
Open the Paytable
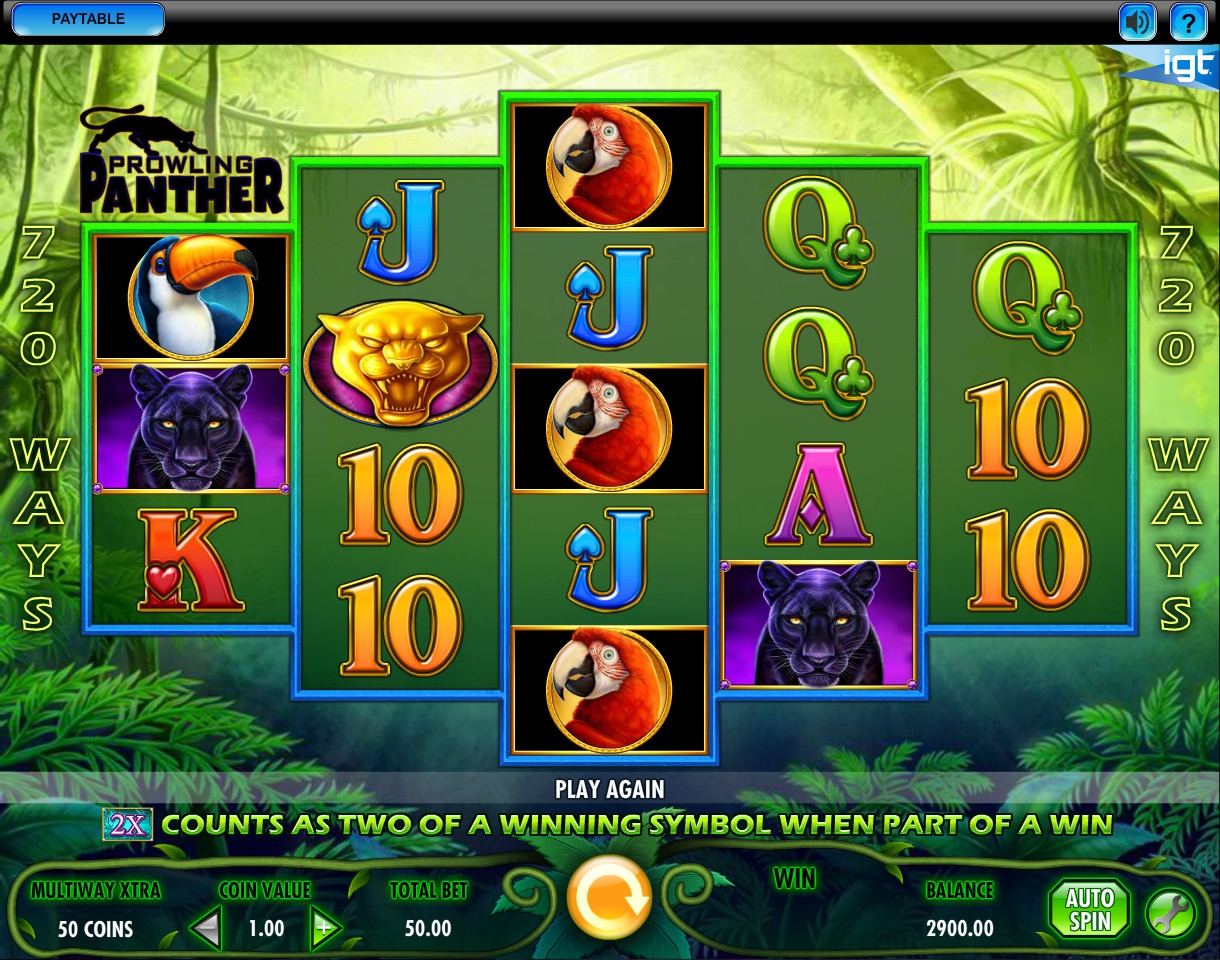(87, 19)
